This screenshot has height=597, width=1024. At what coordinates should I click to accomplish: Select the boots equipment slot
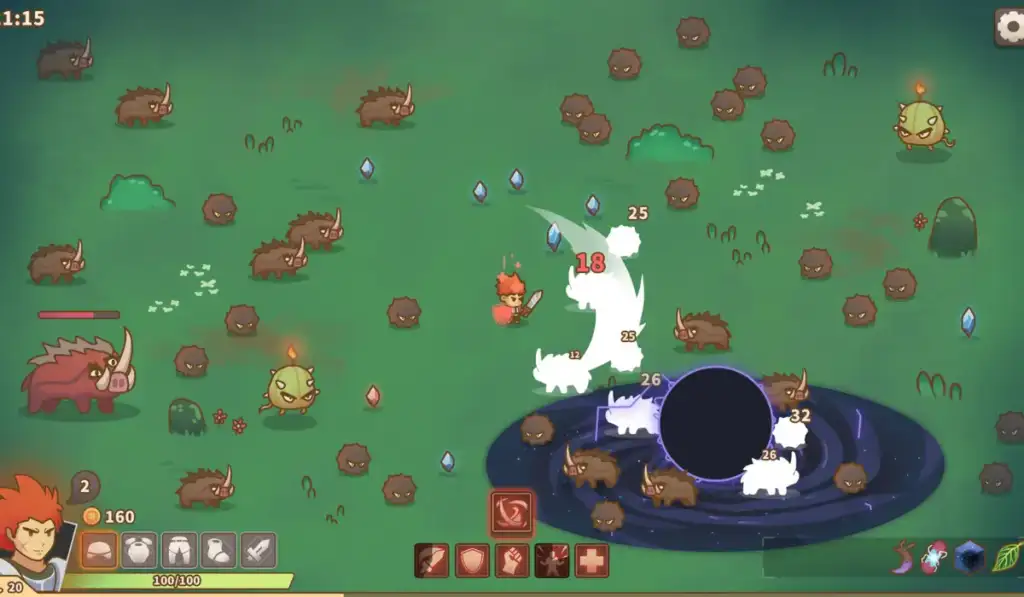(219, 550)
